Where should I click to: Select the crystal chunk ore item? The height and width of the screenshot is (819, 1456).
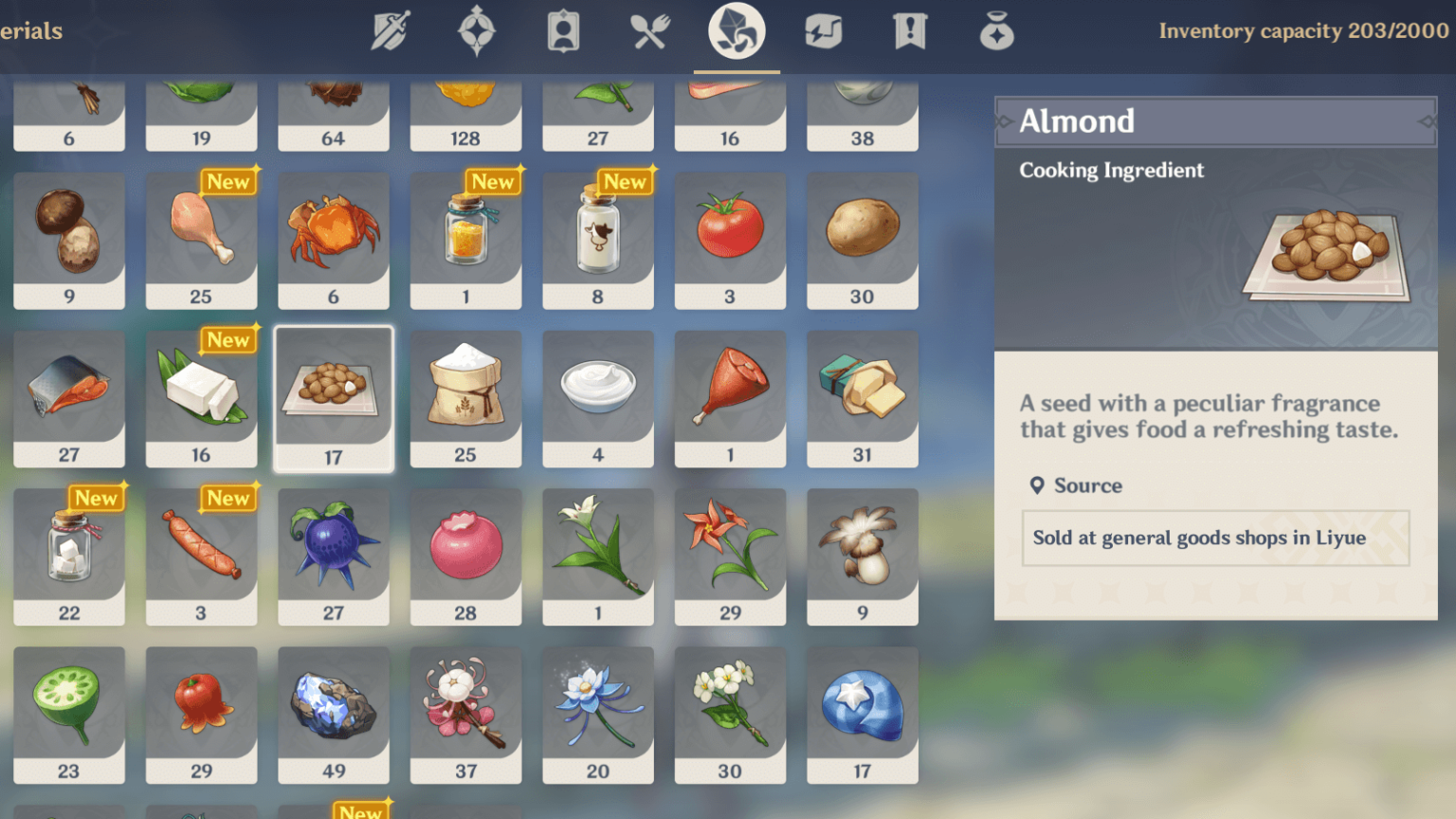coord(334,715)
